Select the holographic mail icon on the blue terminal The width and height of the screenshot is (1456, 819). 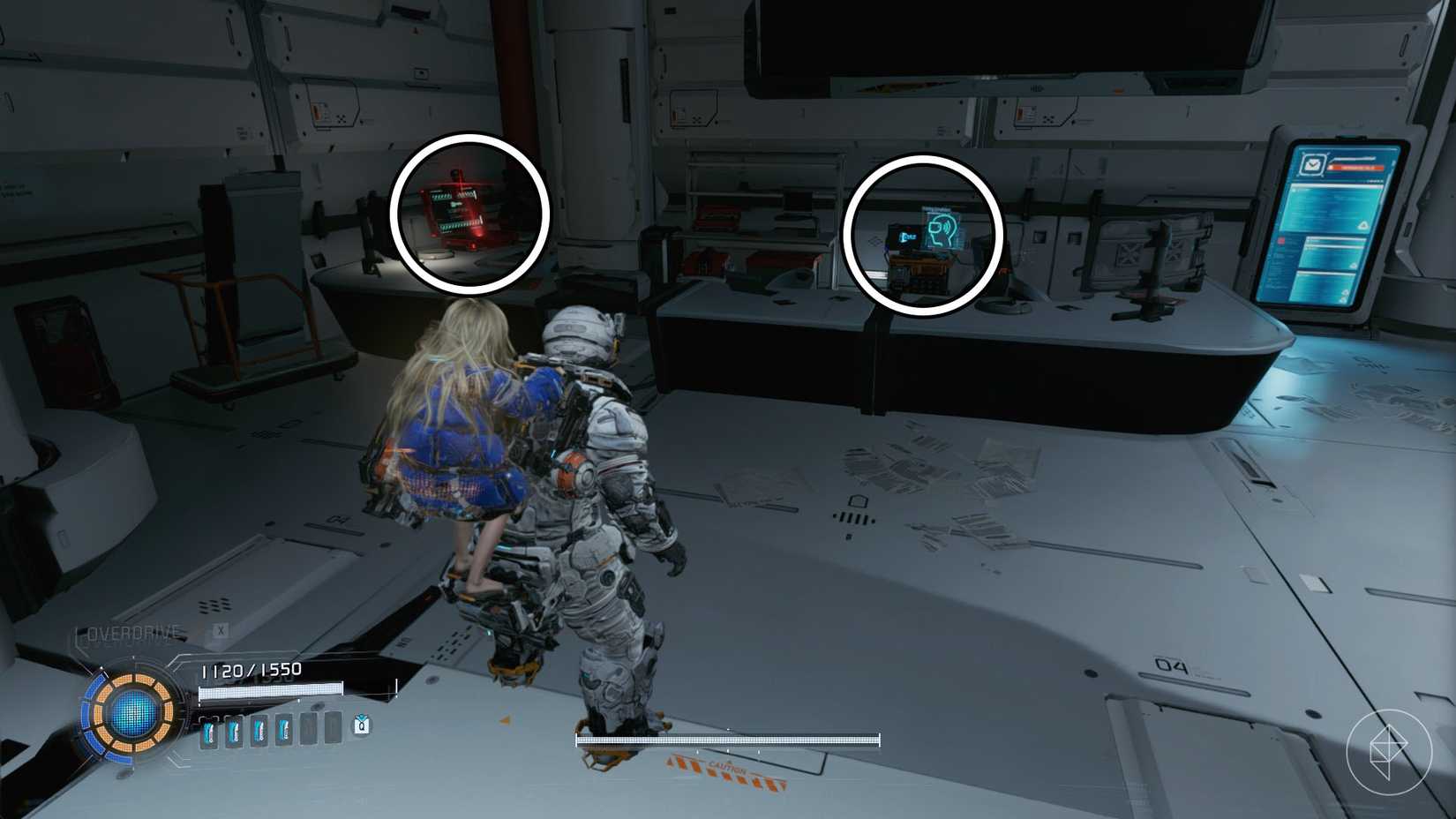coord(1313,163)
